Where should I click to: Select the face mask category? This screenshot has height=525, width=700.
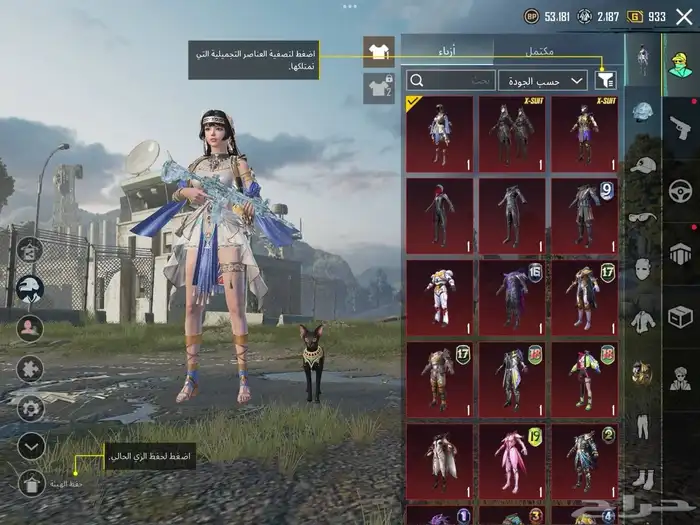(643, 268)
